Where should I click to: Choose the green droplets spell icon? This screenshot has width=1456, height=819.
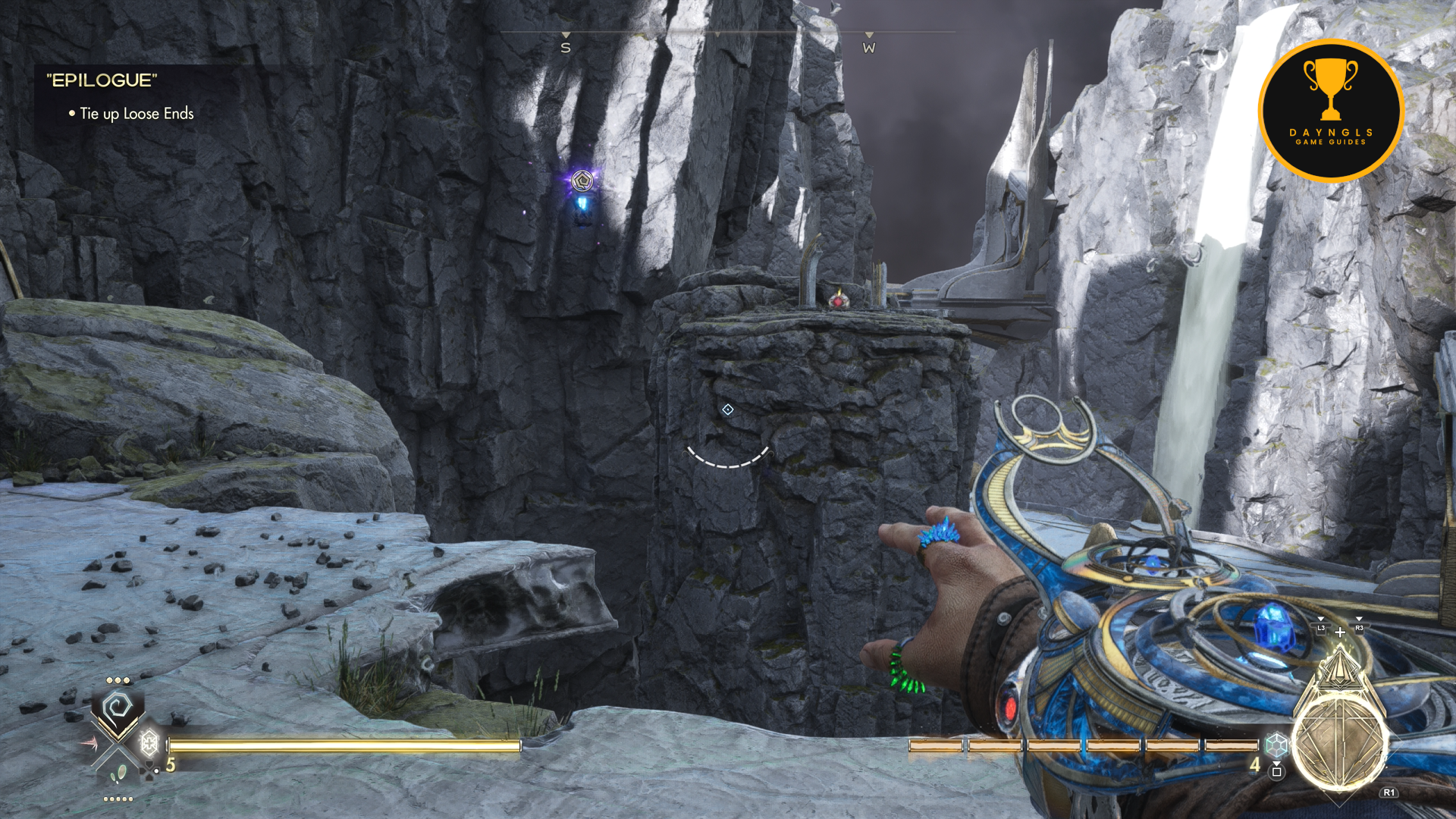click(x=118, y=773)
